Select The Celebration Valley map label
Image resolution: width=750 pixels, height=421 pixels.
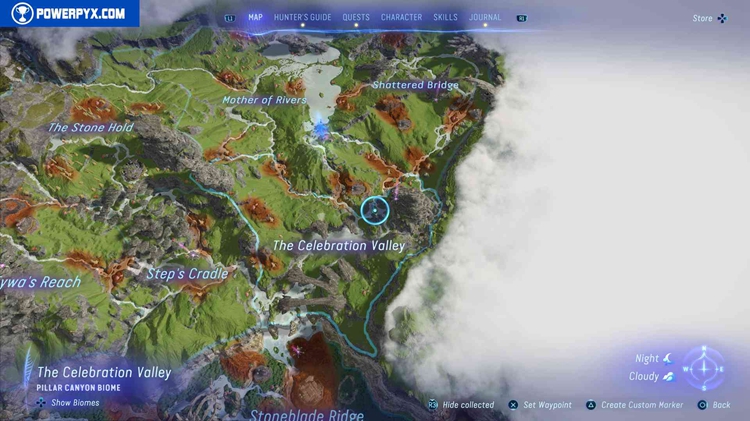click(x=339, y=245)
